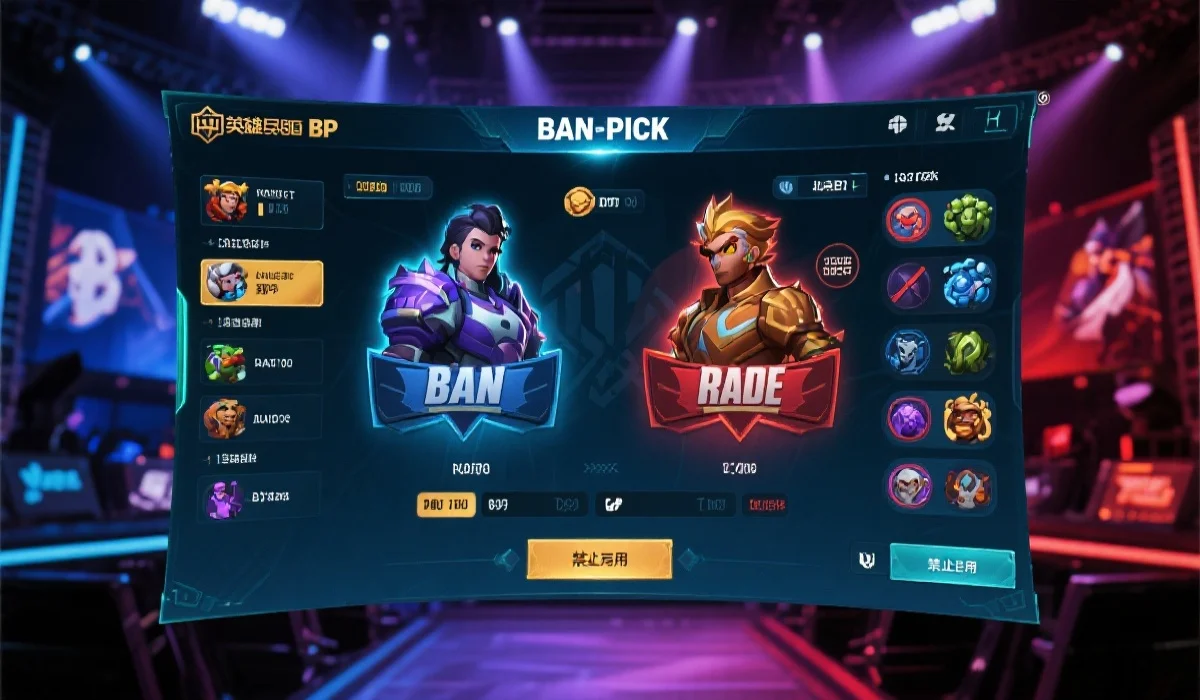Screen dimensions: 1200x700
Task: Pick the orange bearded hero row
Action: tap(262, 419)
